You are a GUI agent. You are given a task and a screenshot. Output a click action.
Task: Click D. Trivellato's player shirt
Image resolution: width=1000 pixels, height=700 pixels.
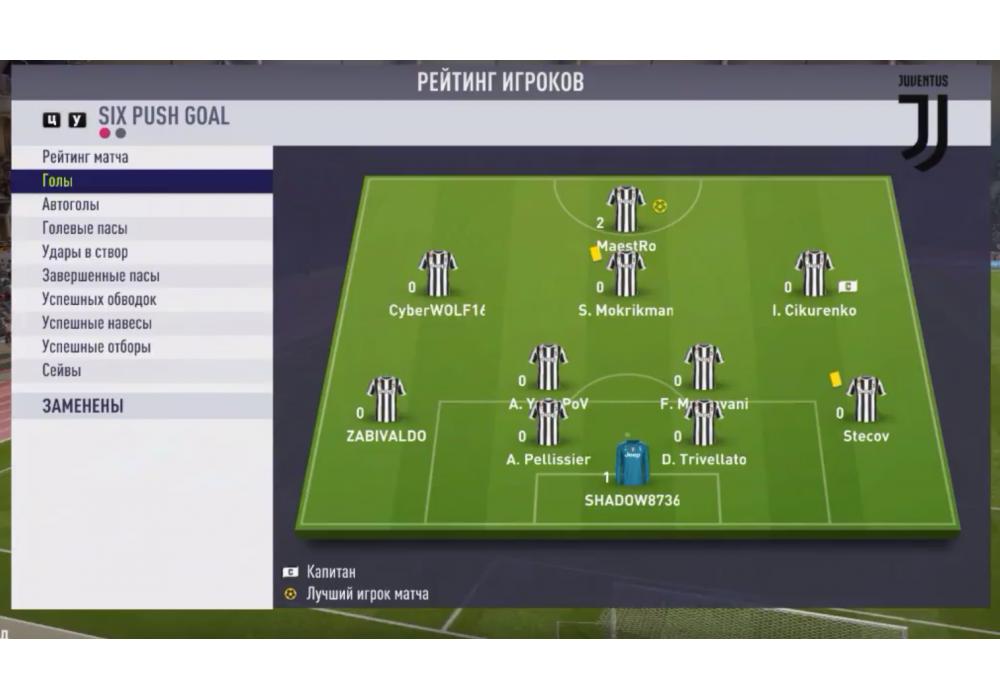pyautogui.click(x=704, y=422)
